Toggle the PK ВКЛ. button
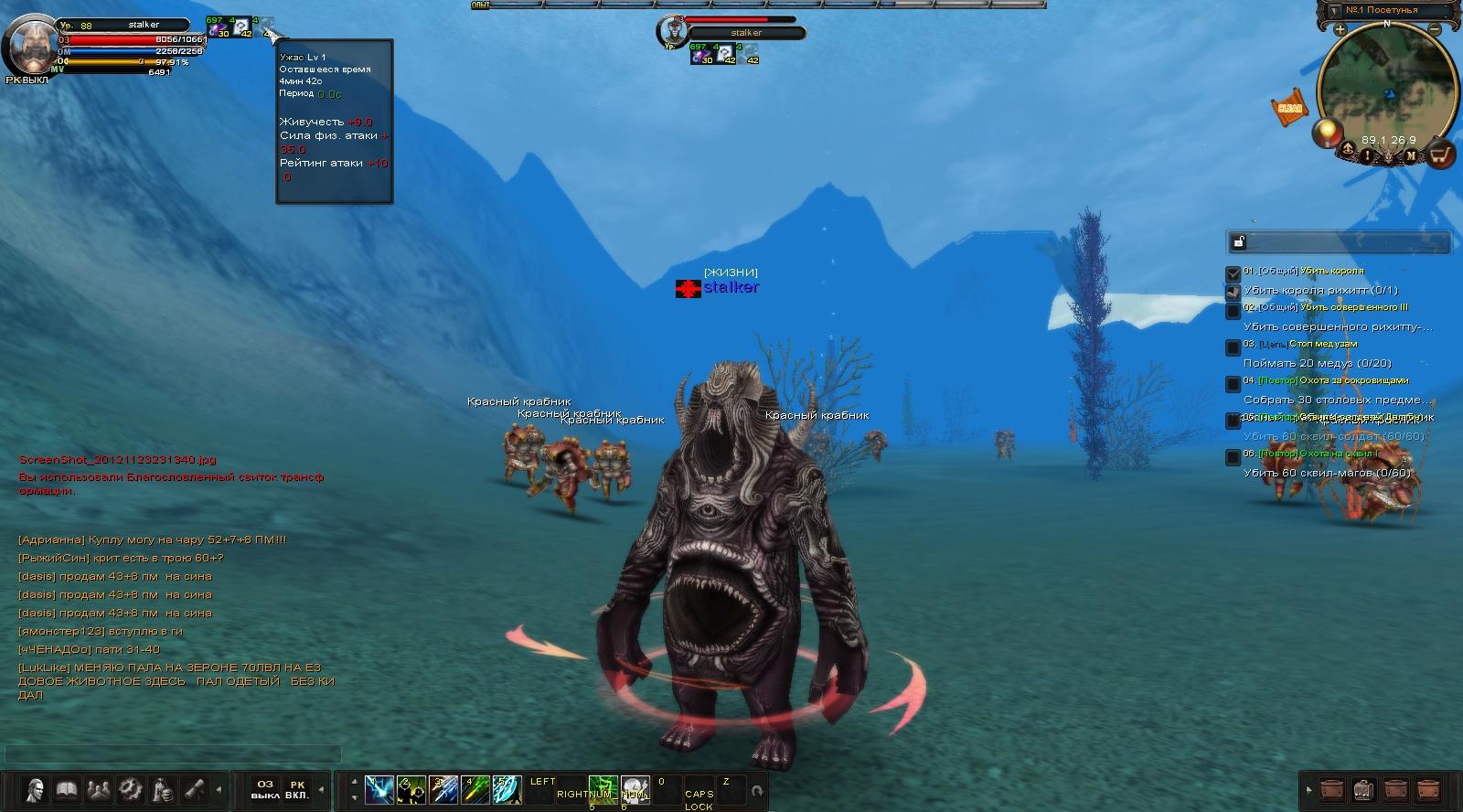1463x812 pixels. [x=297, y=789]
